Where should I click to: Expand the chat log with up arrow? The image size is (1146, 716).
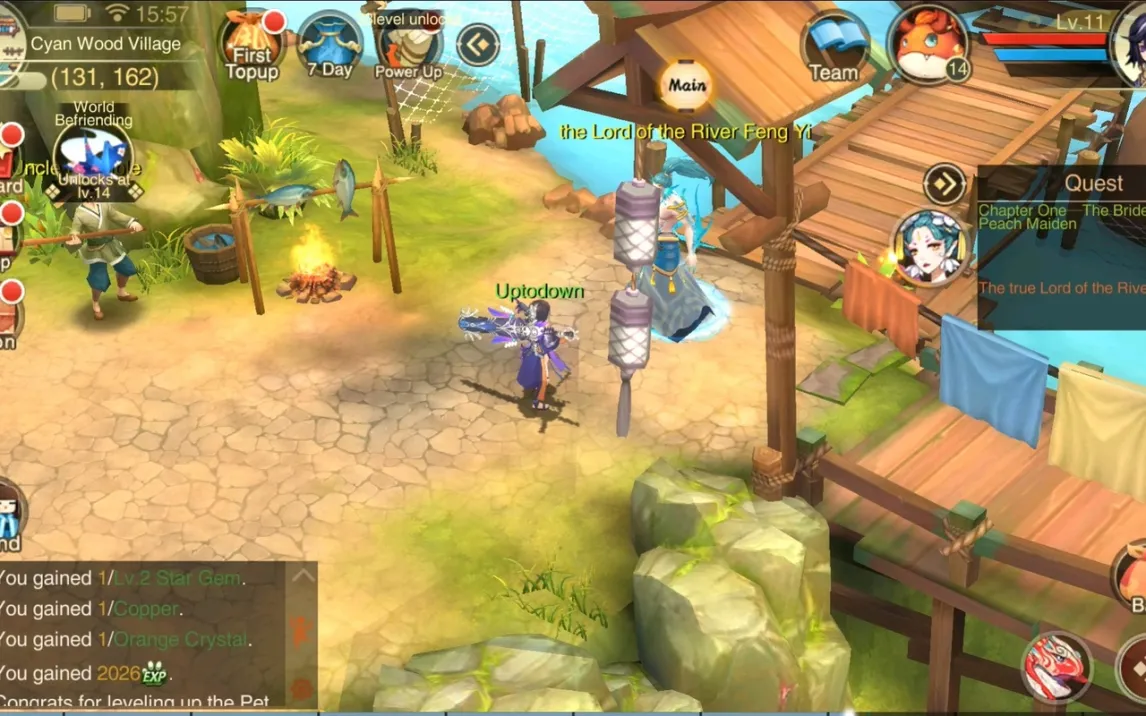click(302, 576)
